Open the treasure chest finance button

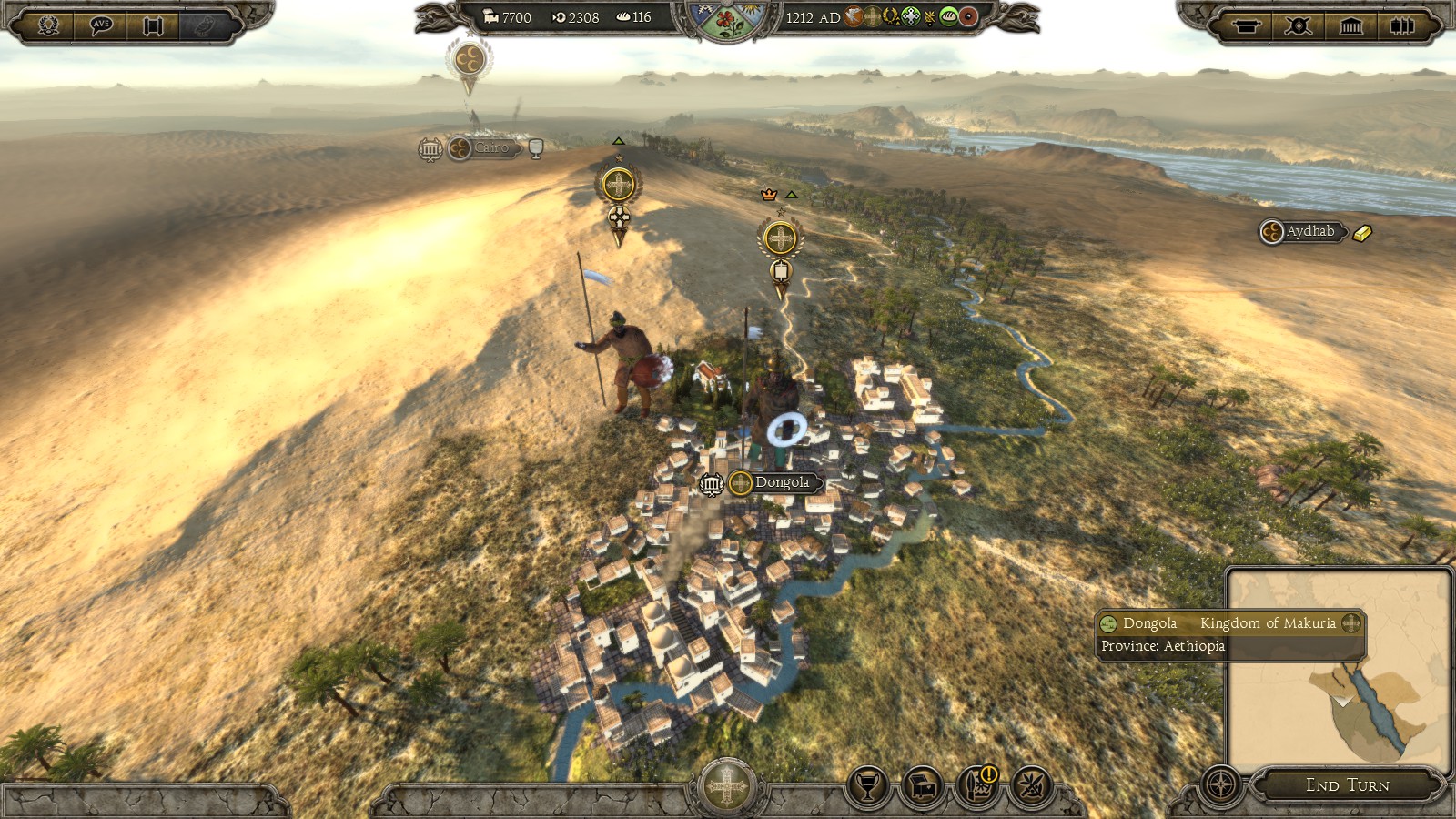(923, 785)
